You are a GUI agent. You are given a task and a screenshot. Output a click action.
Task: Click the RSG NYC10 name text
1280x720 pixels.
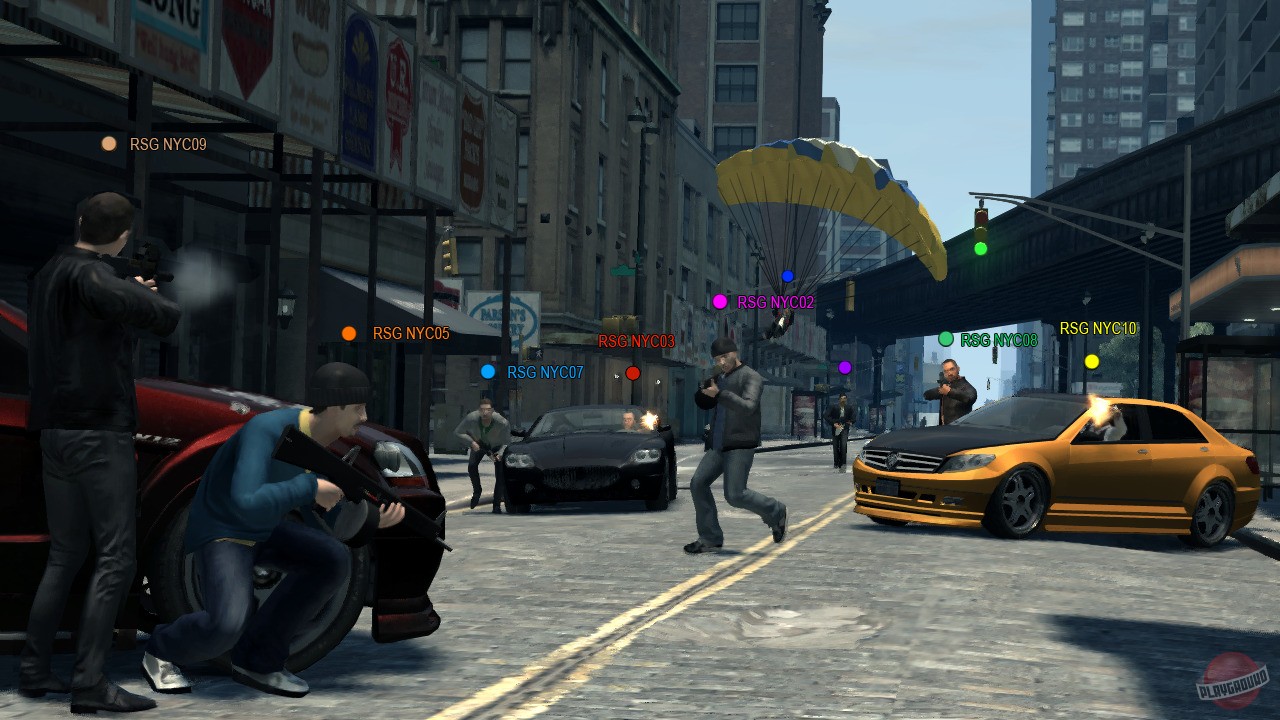tap(1099, 327)
